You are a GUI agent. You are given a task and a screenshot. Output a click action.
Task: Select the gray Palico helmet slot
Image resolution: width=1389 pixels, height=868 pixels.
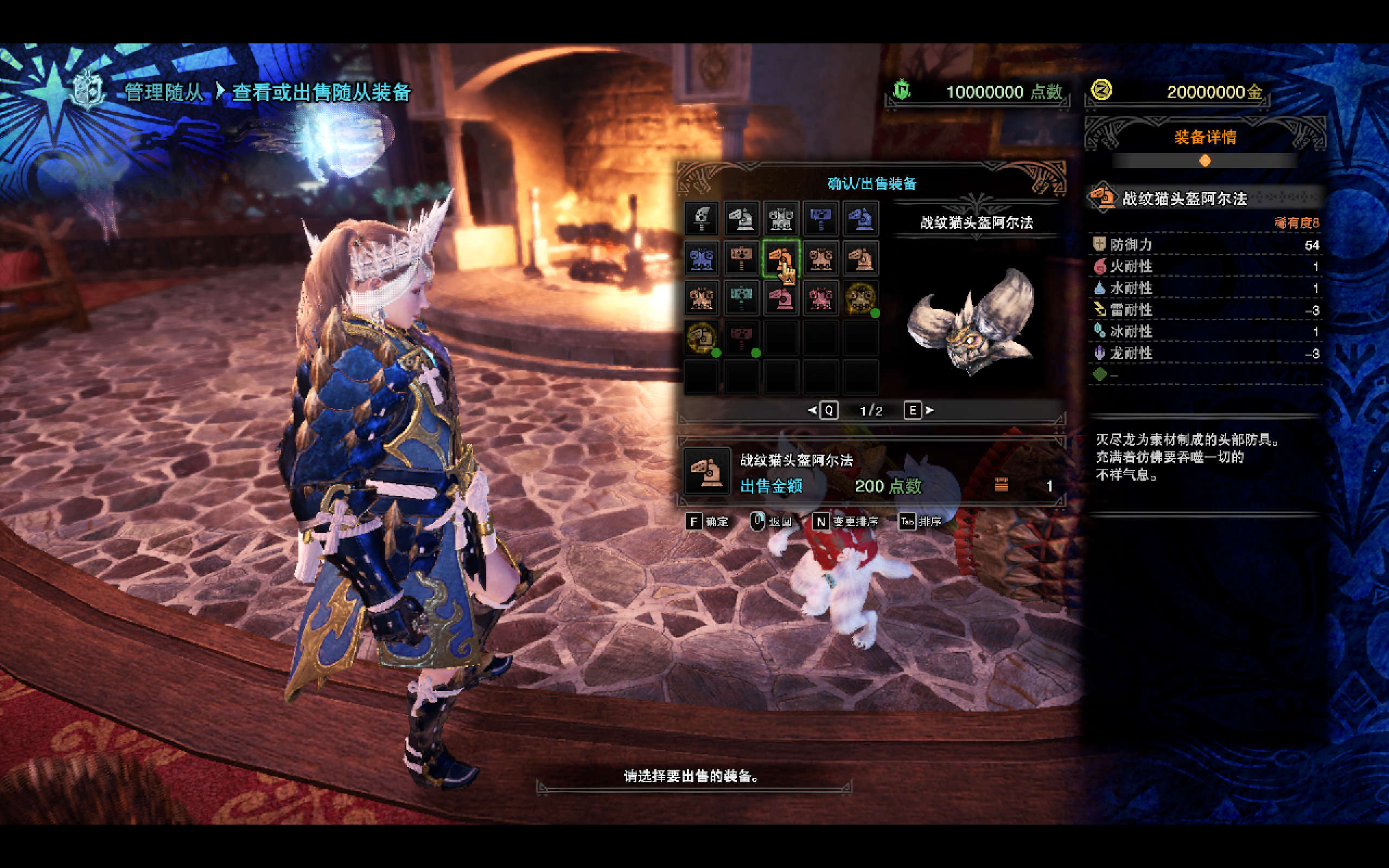(x=742, y=219)
